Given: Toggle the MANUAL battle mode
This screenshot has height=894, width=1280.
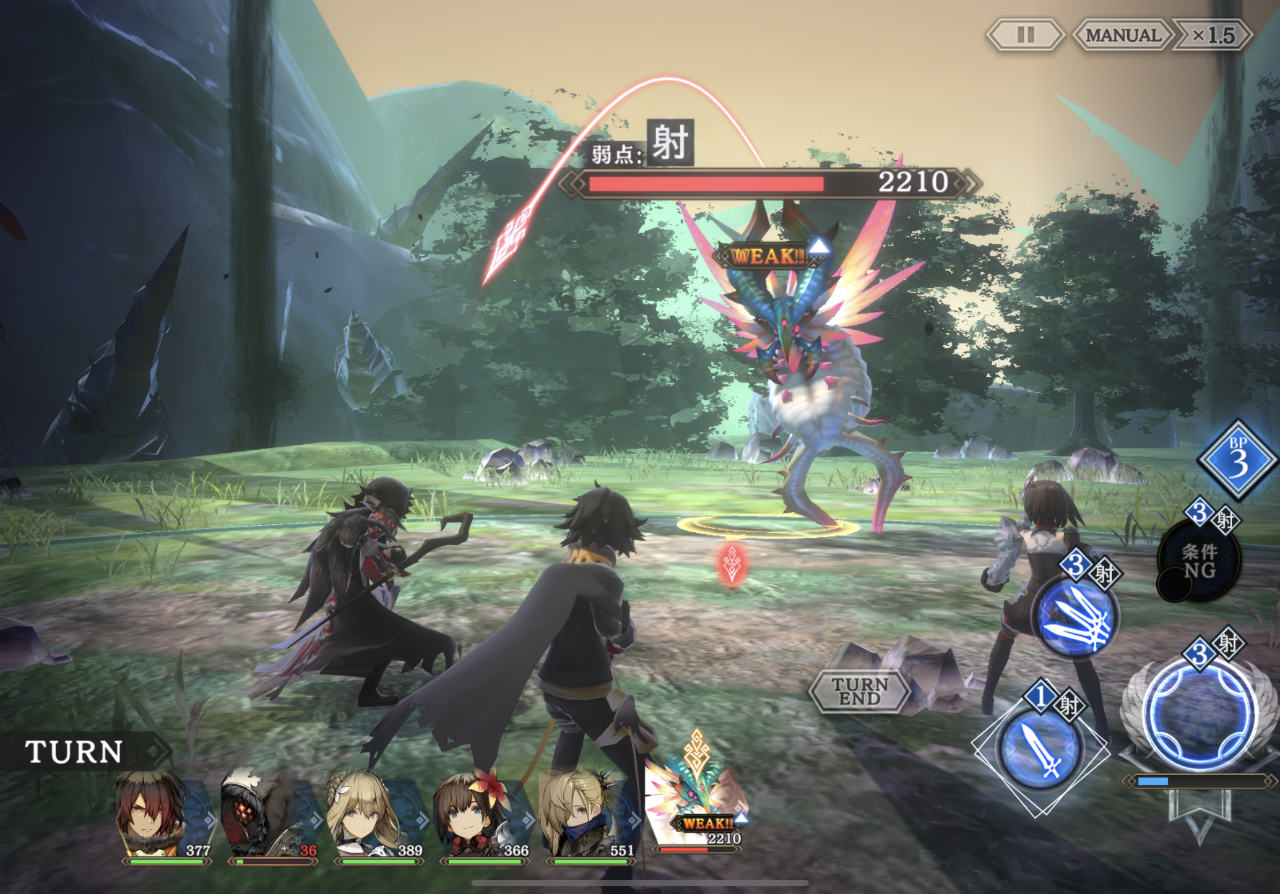Looking at the screenshot, I should click(x=1122, y=35).
